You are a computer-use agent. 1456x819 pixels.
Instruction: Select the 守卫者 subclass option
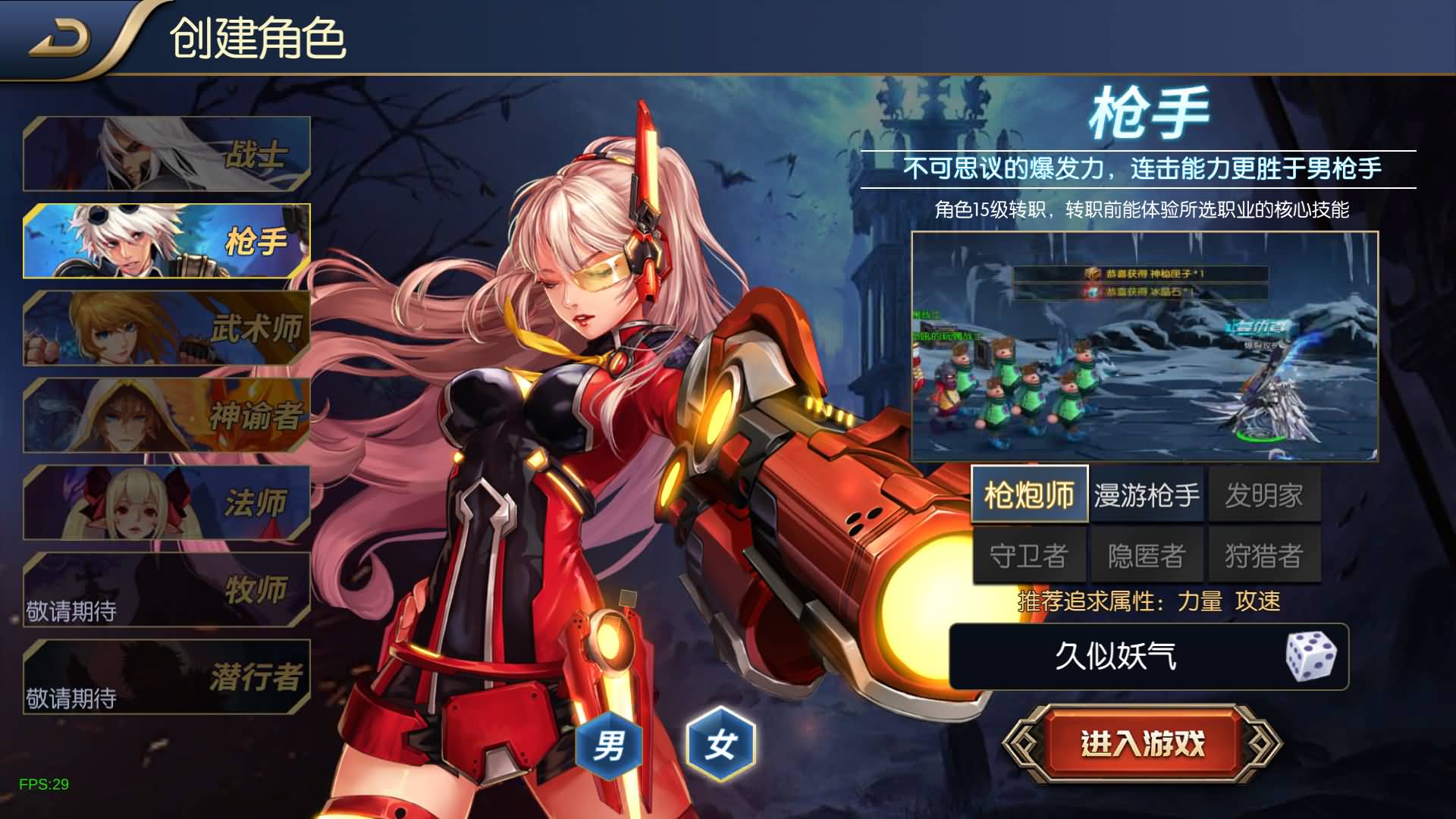1028,553
